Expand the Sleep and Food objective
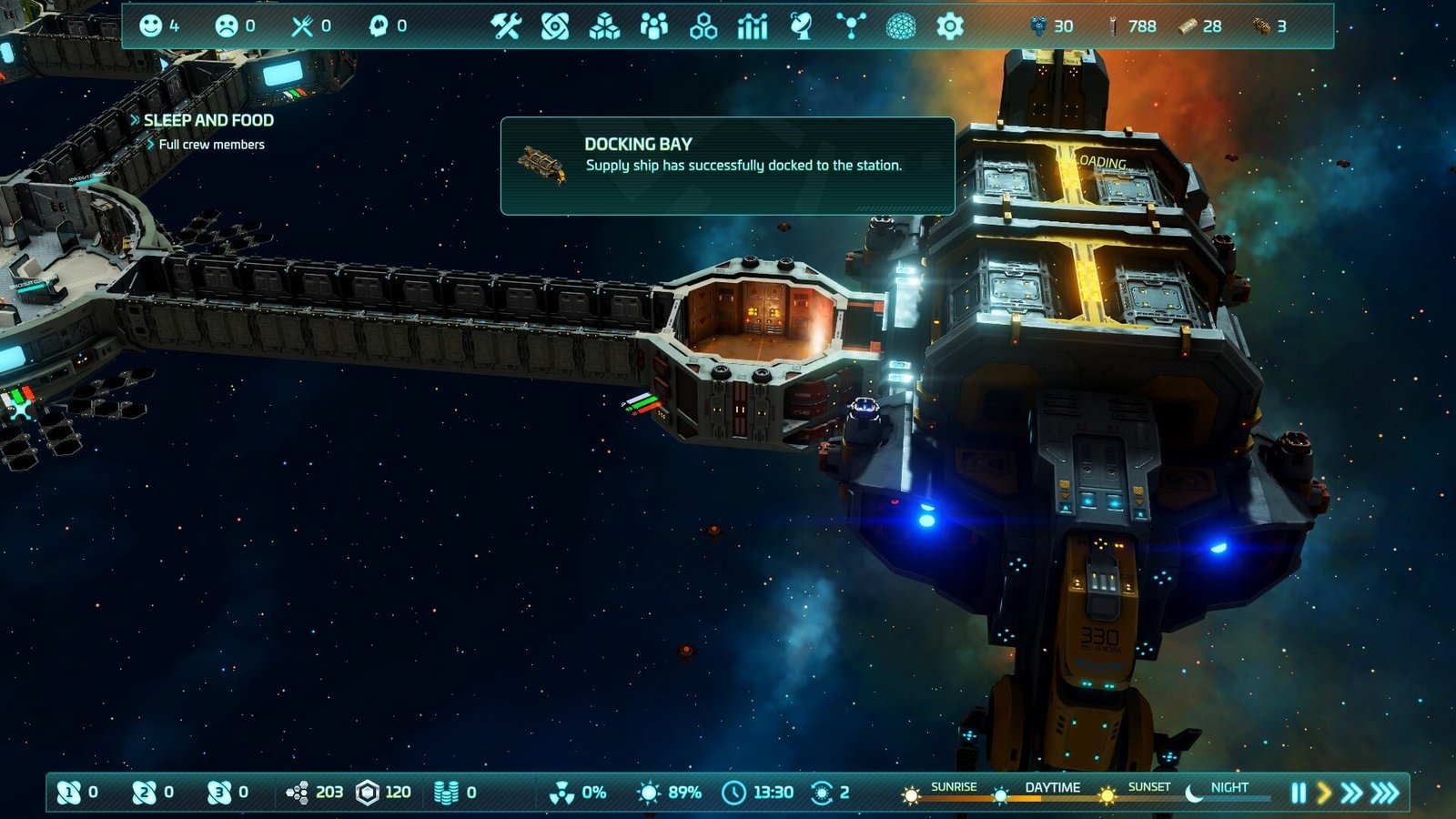1456x819 pixels. [207, 120]
